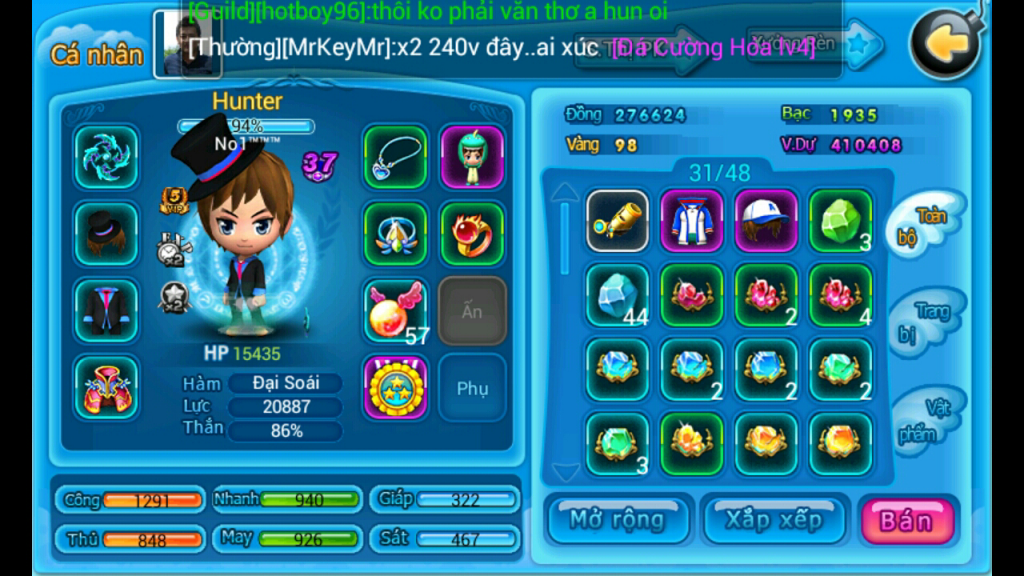Screen dimensions: 1024x576
Task: Choose the white and blue jacket item
Action: pos(692,220)
